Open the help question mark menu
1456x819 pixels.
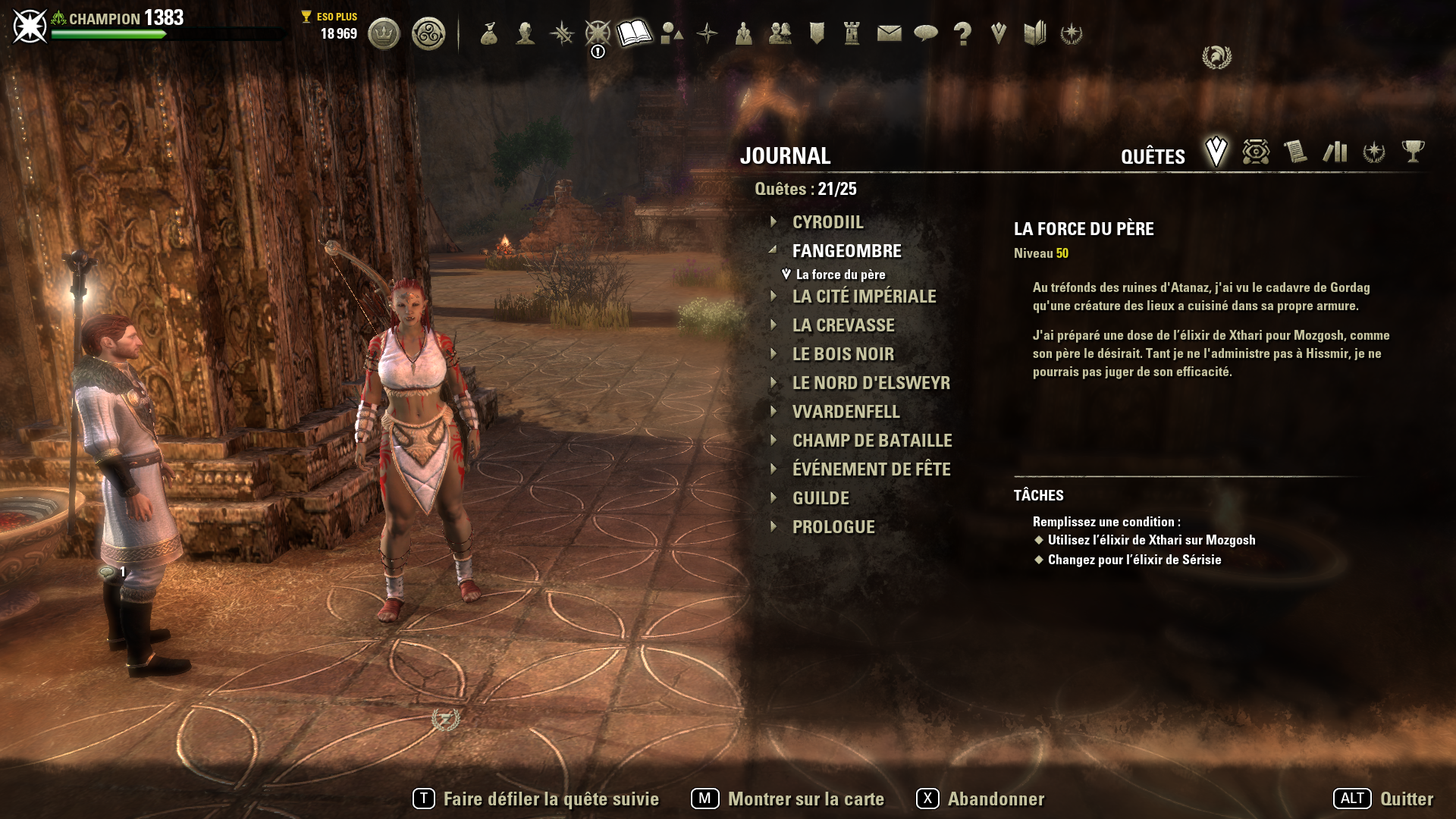tap(962, 33)
